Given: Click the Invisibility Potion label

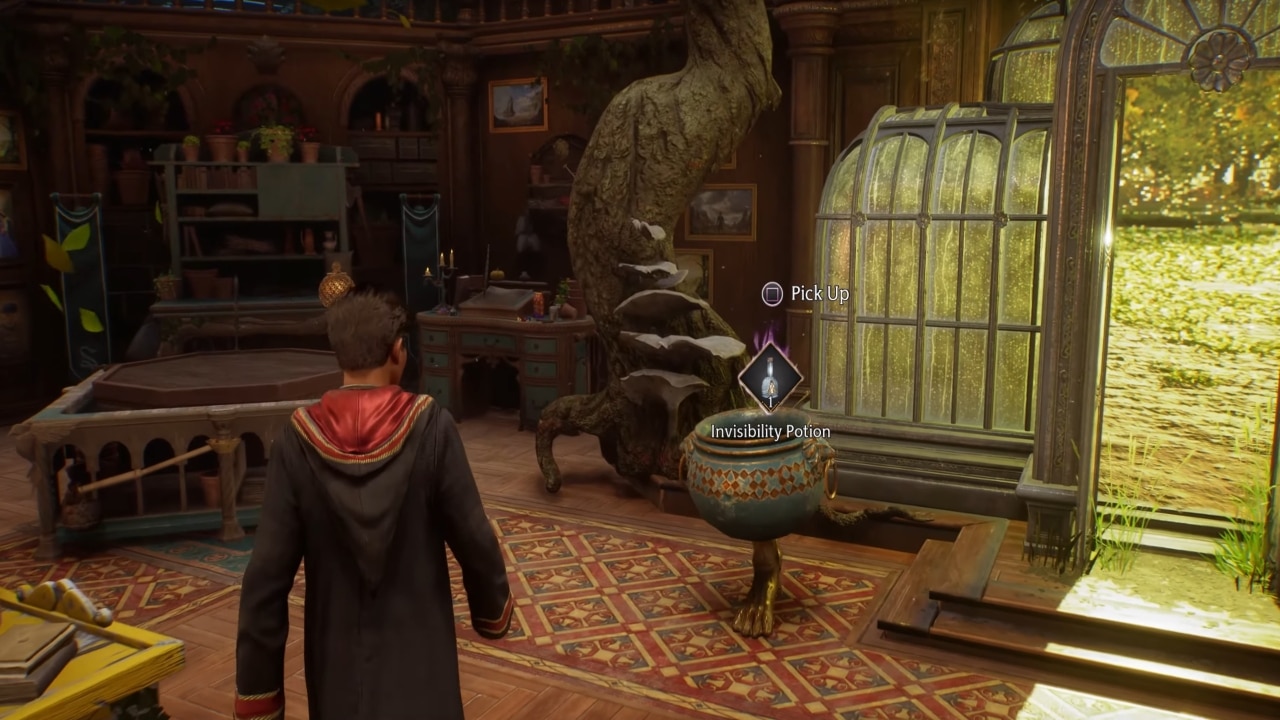Looking at the screenshot, I should coord(770,430).
